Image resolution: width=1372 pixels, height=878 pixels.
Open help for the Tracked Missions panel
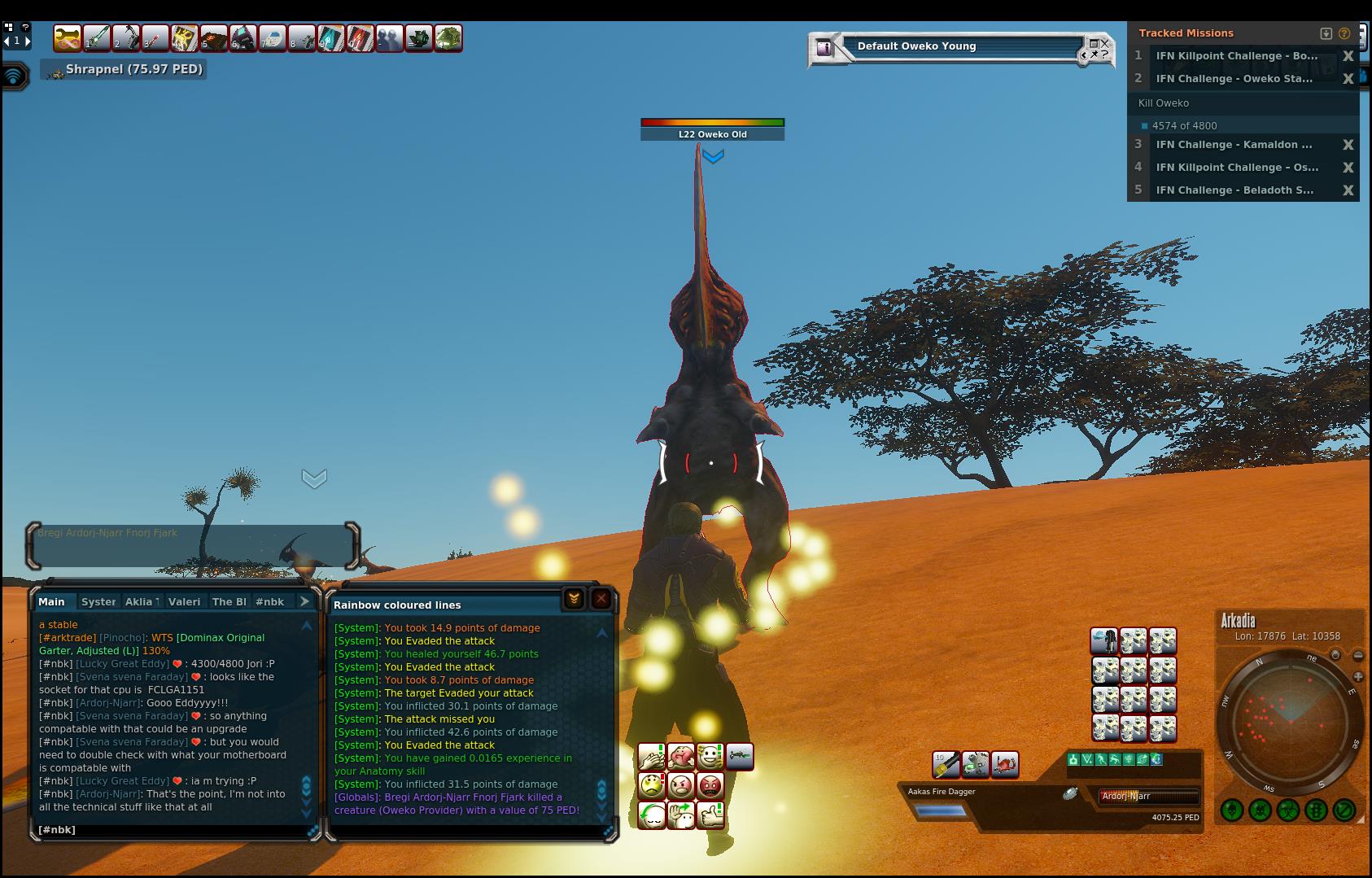(1344, 33)
